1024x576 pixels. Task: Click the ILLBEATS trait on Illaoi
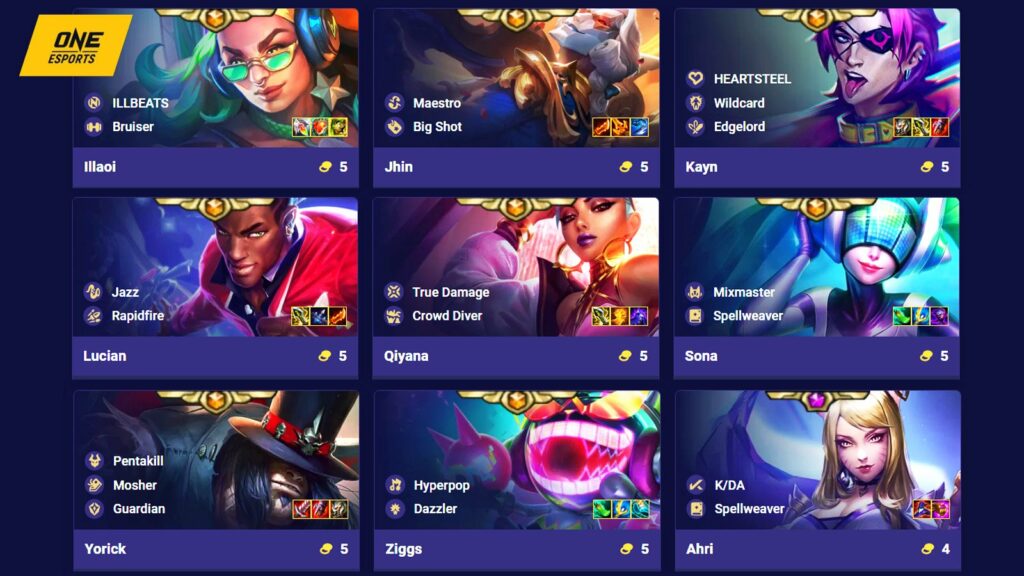pyautogui.click(x=139, y=103)
